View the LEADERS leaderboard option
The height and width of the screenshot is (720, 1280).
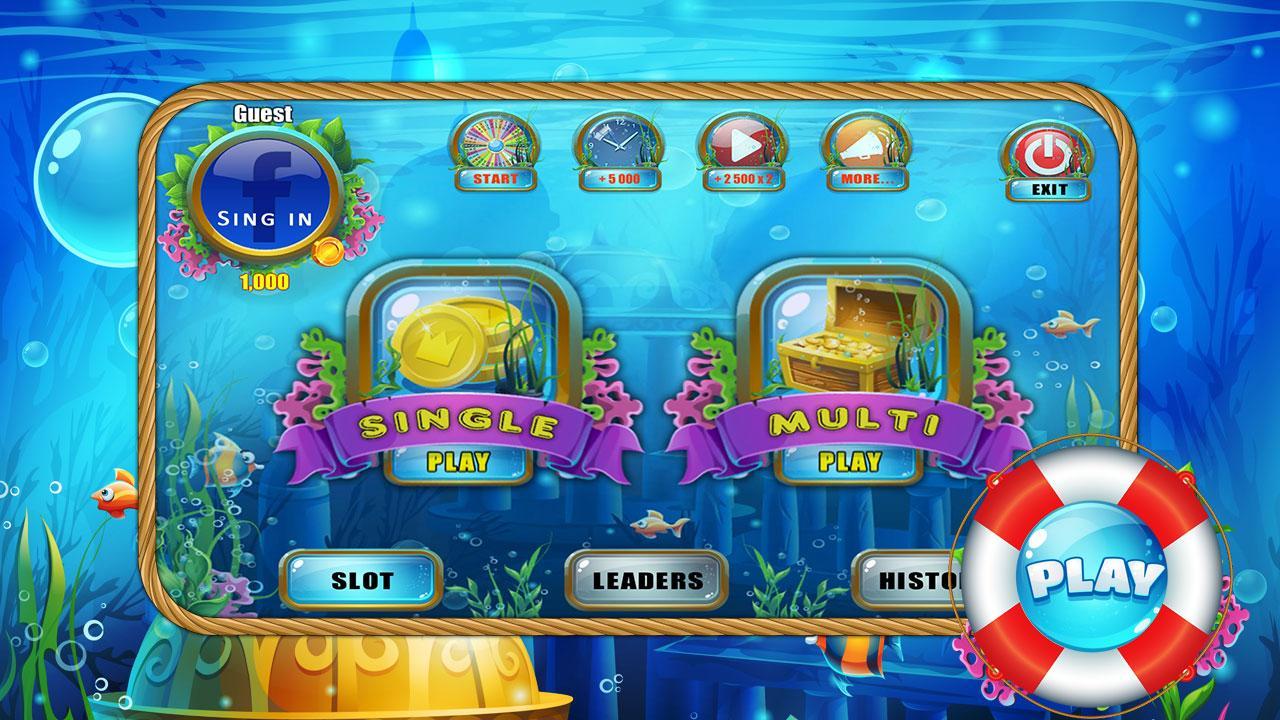tap(646, 580)
